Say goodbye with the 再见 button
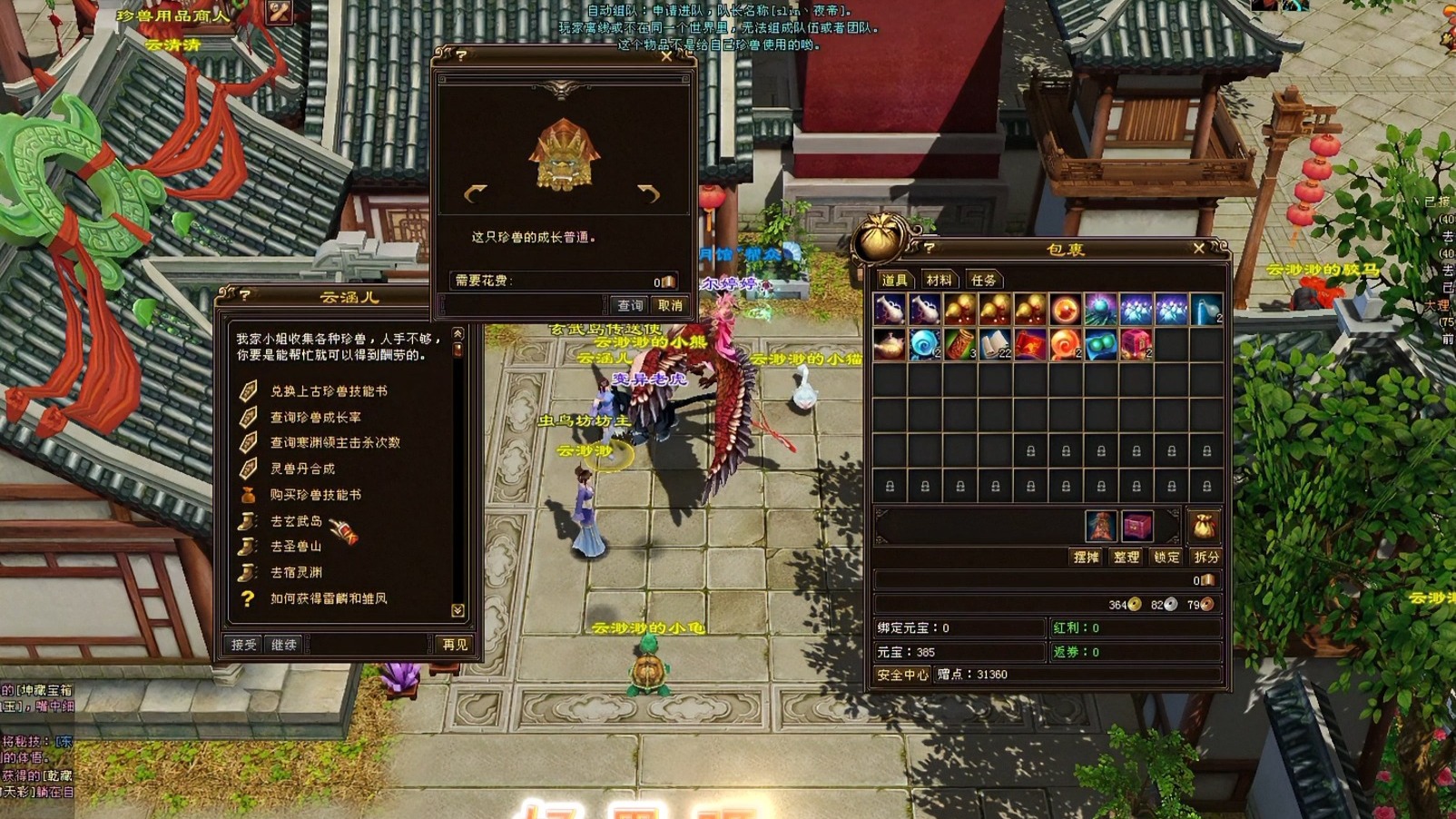 (x=455, y=645)
